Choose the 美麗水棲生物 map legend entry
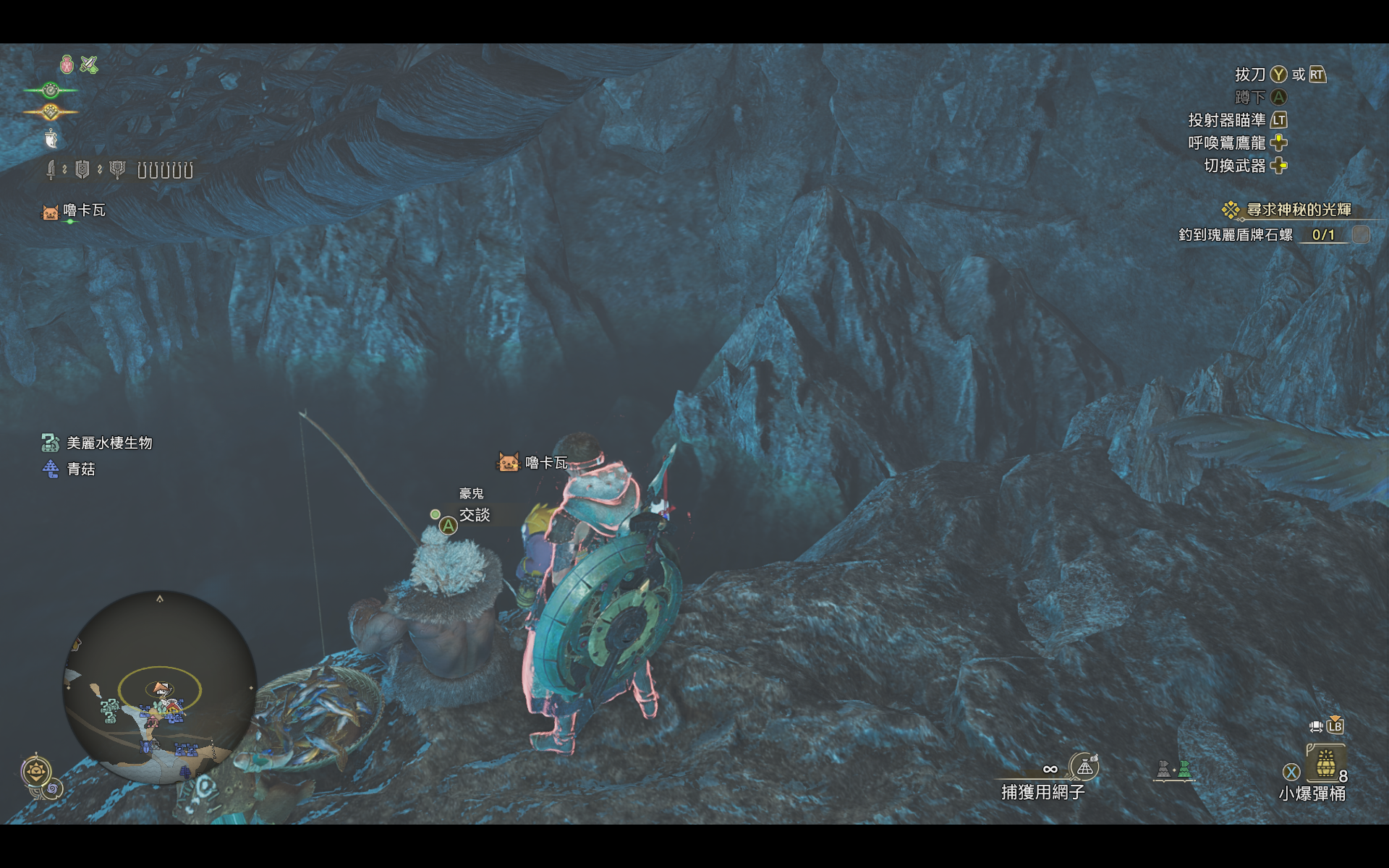Viewport: 1389px width, 868px height. [98, 443]
